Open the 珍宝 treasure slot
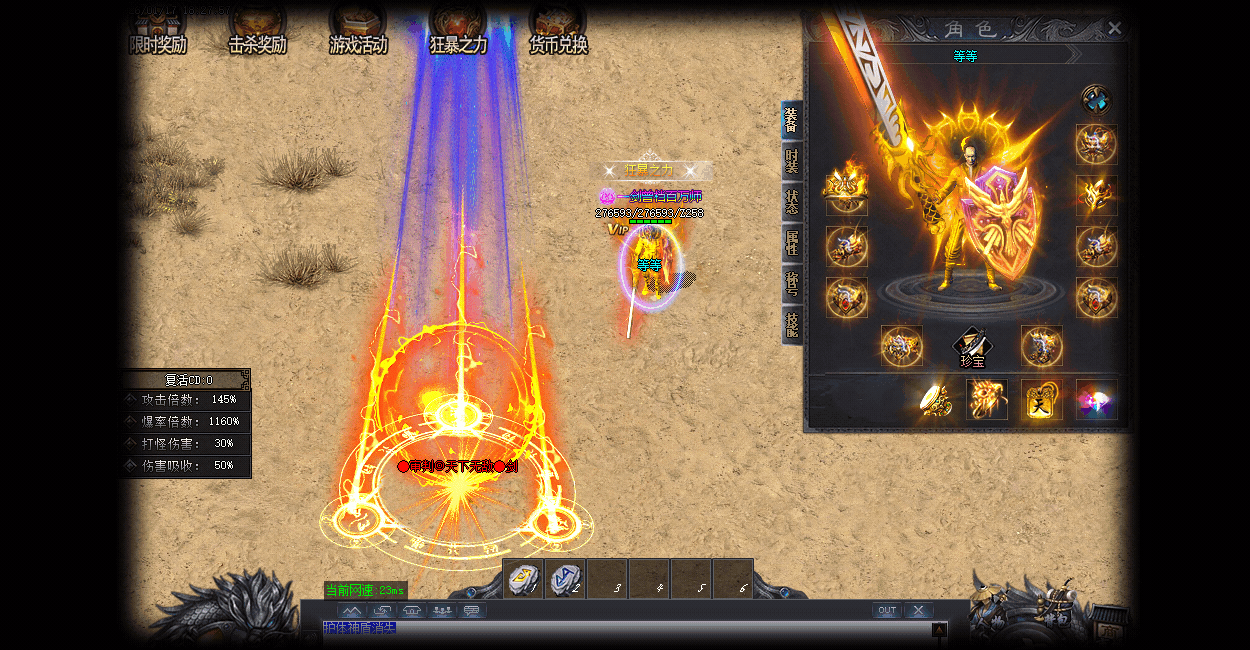Image resolution: width=1250 pixels, height=650 pixels. point(972,347)
